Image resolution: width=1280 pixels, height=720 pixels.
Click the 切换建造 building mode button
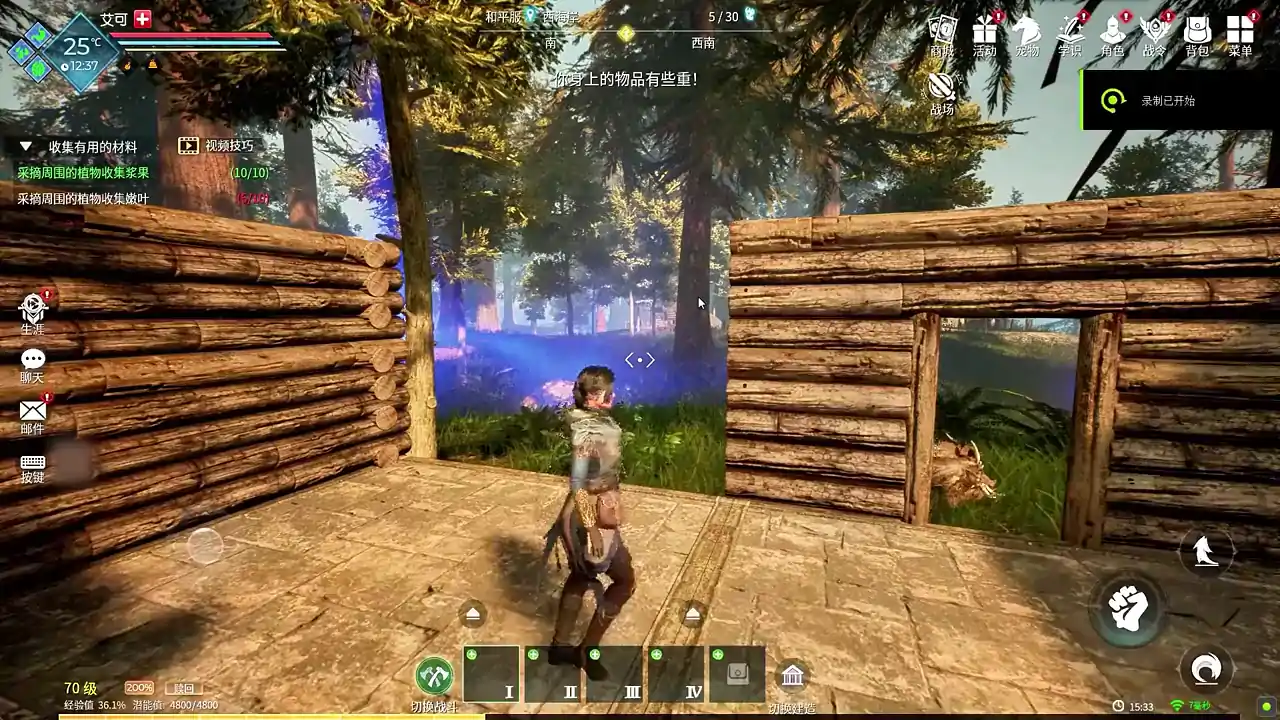click(792, 677)
